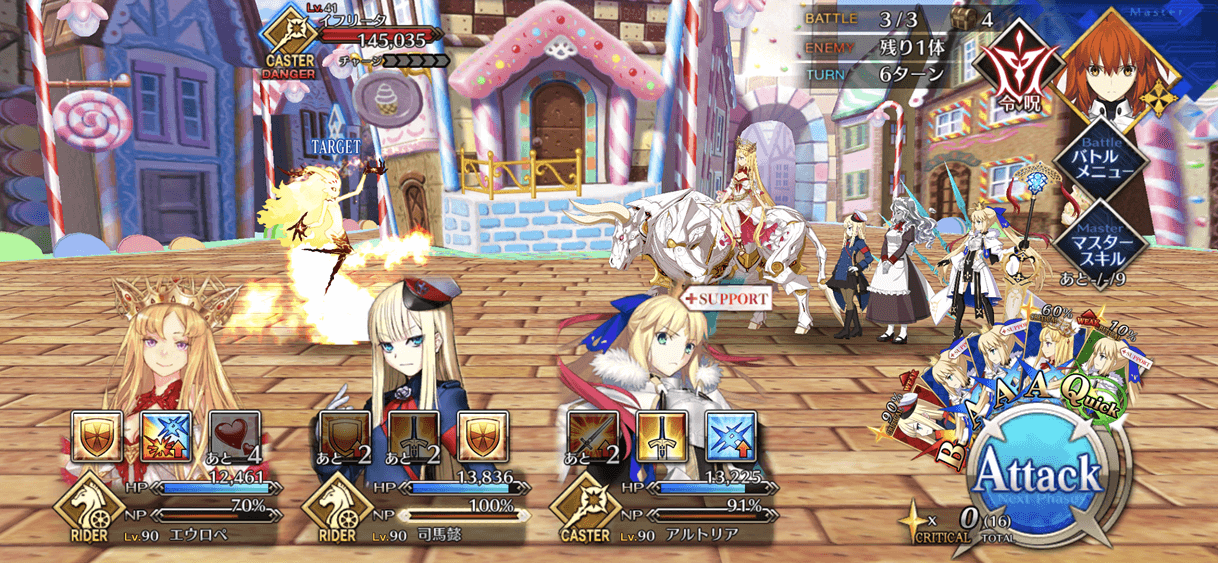Screen dimensions: 1218x563
Task: Select Sima Yi's first shield skill on cooldown
Action: coord(341,435)
